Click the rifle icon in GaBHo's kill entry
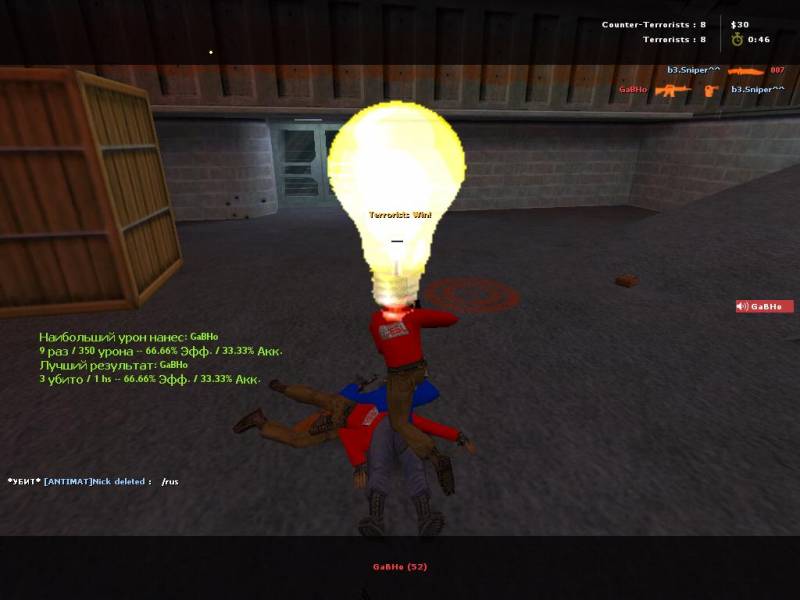The height and width of the screenshot is (600, 800). coord(672,89)
